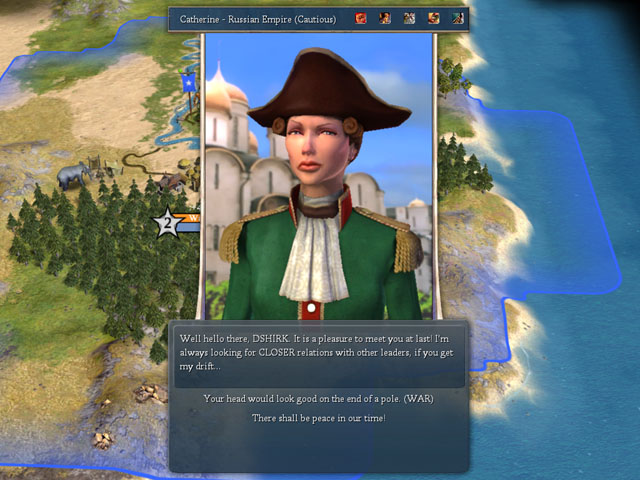Click the grey-white icon in Catherine's title bar
This screenshot has height=480, width=640.
click(x=409, y=18)
